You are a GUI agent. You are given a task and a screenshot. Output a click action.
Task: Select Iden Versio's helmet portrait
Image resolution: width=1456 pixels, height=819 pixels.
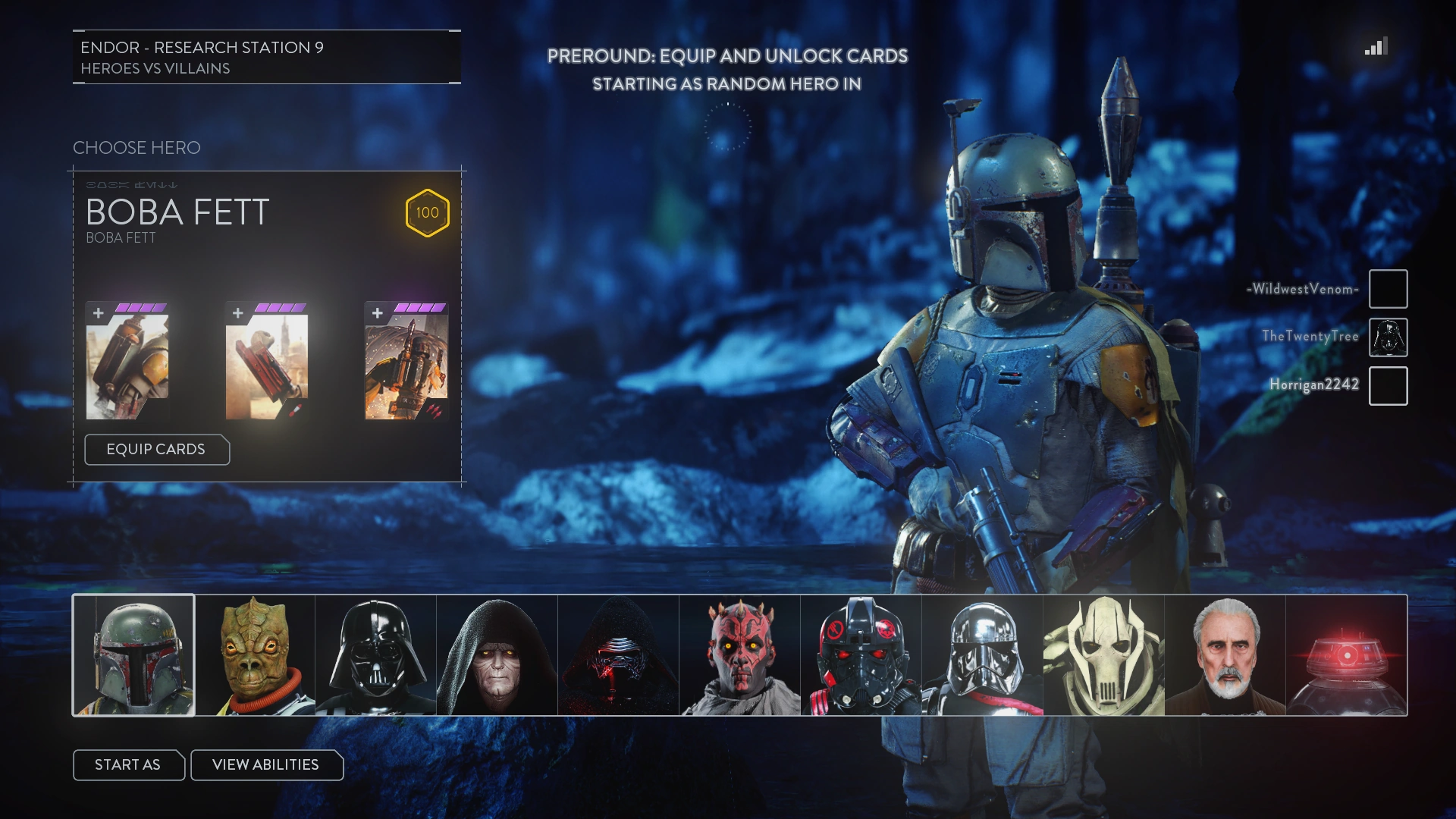coord(861,654)
